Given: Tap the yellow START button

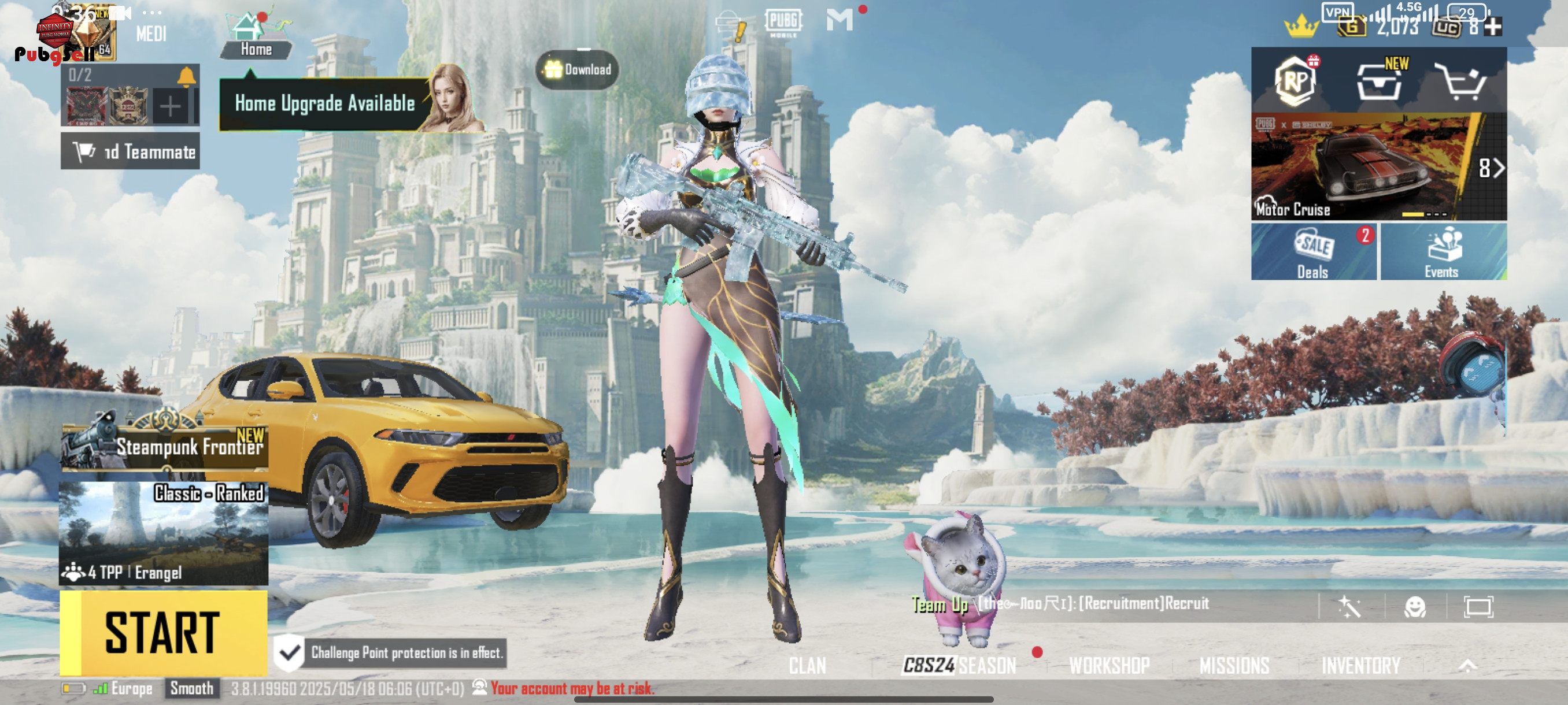Looking at the screenshot, I should (163, 633).
